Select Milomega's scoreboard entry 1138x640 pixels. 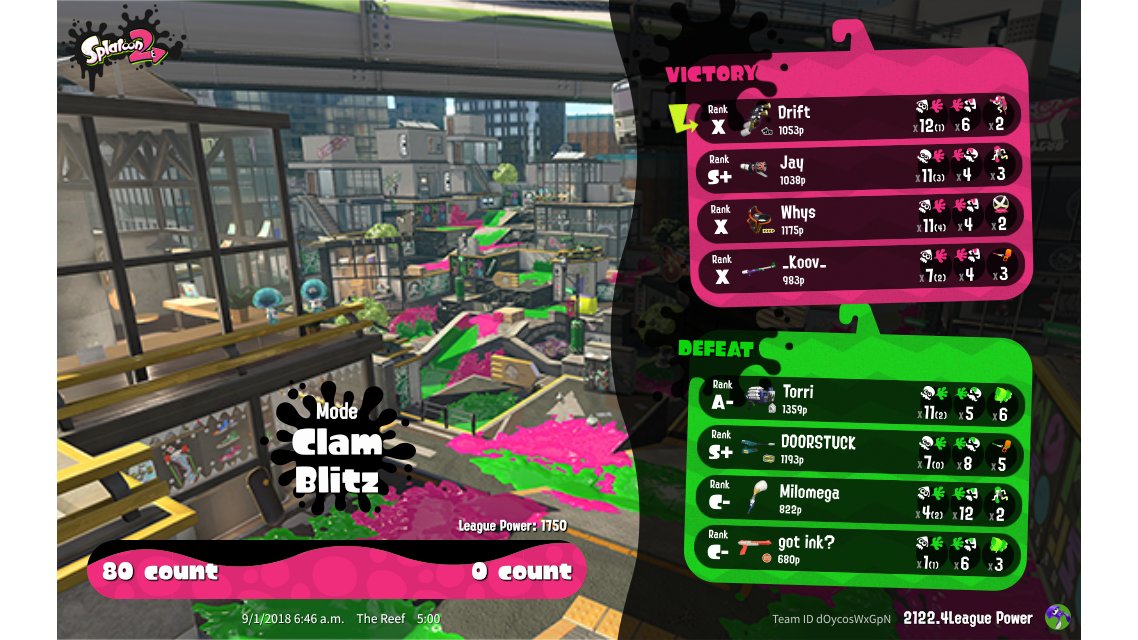(862, 498)
